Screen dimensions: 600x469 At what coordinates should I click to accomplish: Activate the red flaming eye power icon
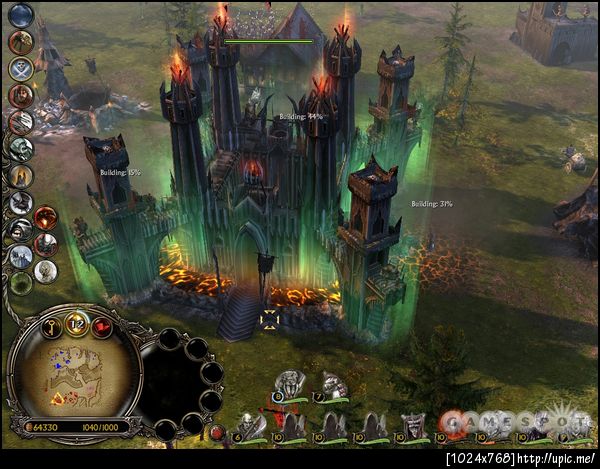pyautogui.click(x=46, y=217)
